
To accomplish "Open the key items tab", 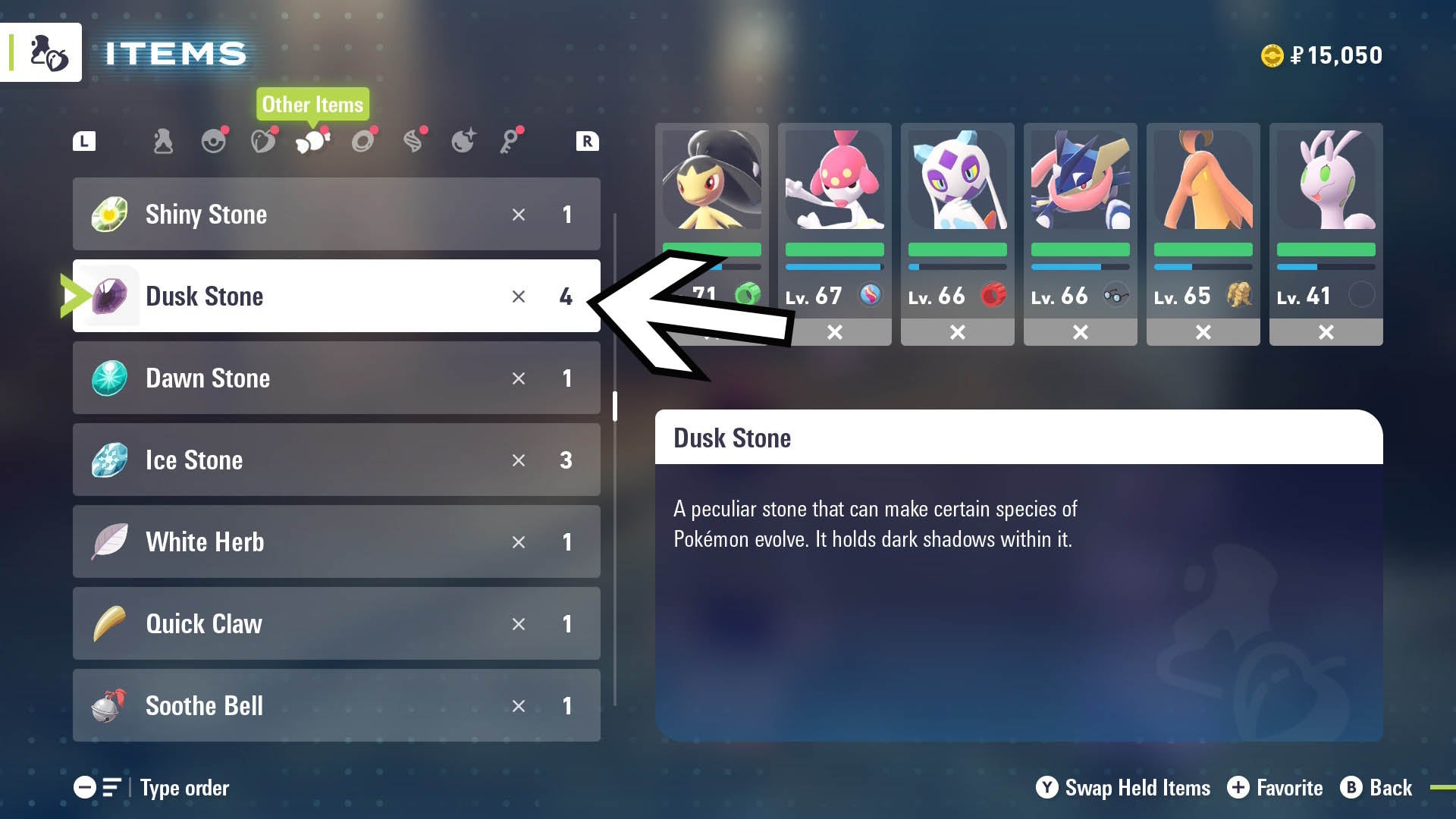I will (x=510, y=141).
